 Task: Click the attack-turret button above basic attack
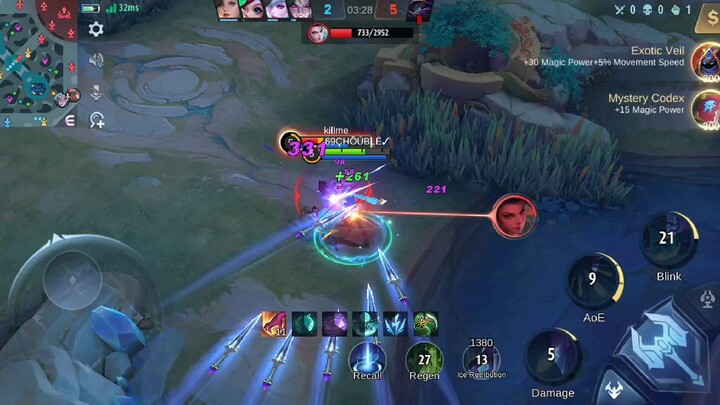706,300
